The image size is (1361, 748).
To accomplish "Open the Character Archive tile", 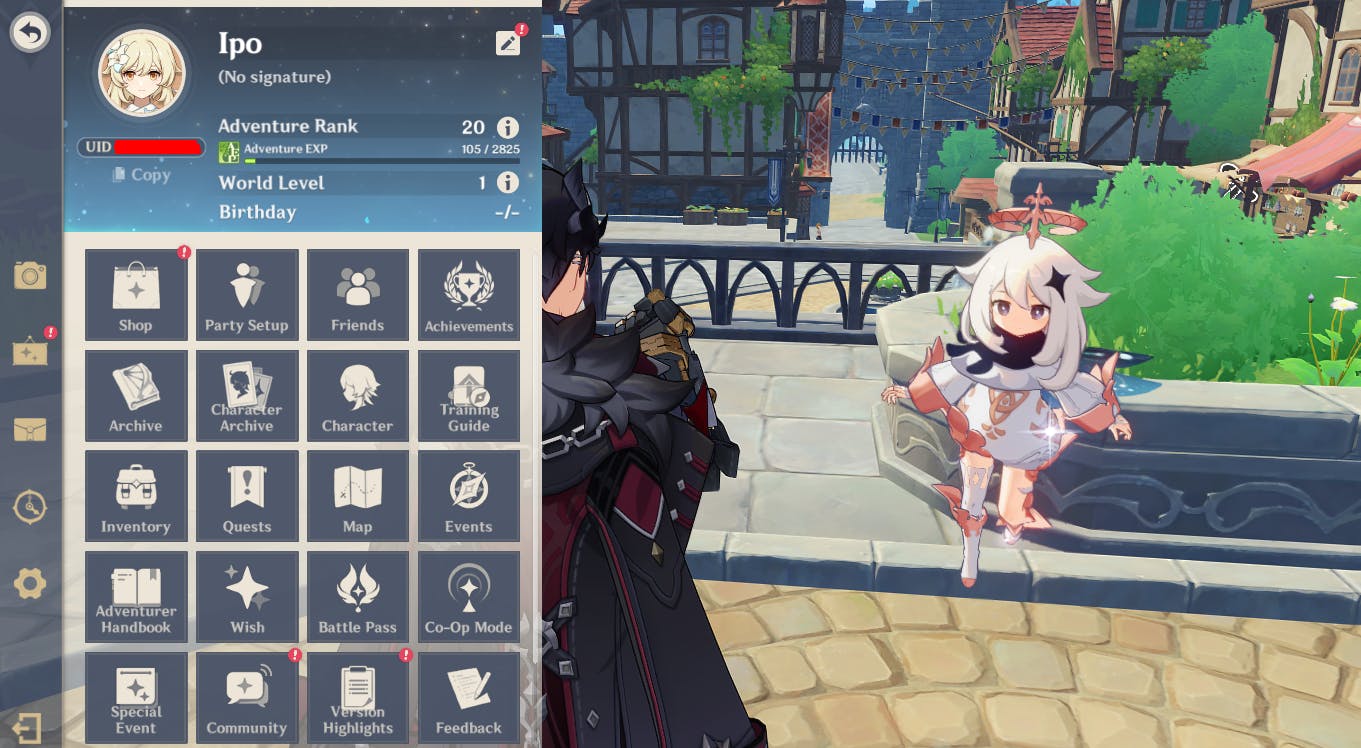I will tap(247, 396).
